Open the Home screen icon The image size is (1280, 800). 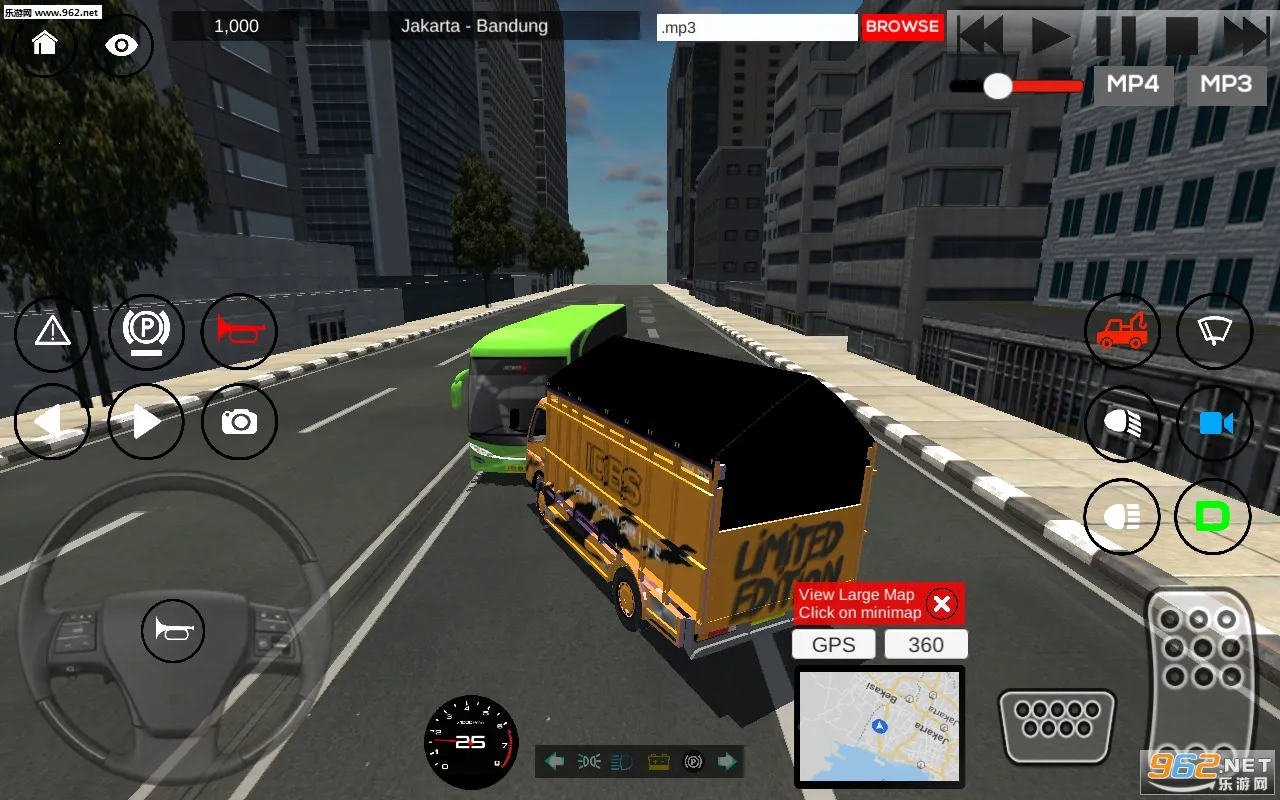click(44, 45)
